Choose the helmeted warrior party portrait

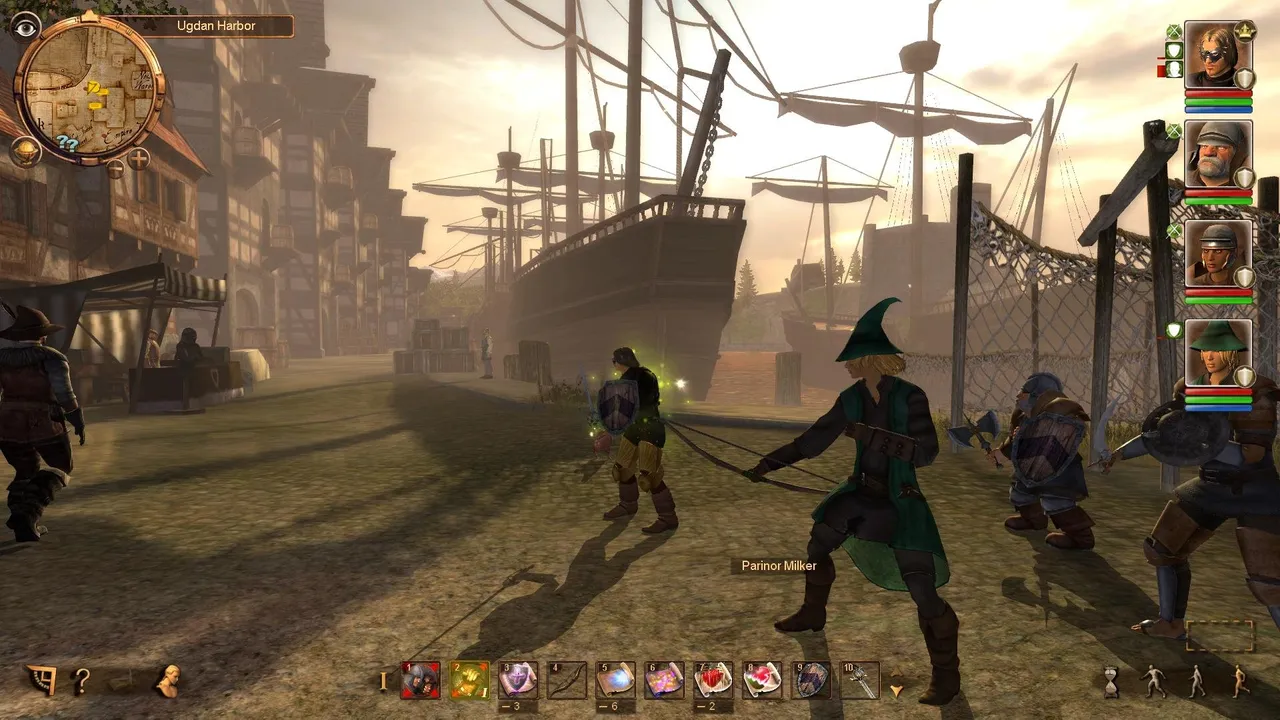click(1217, 254)
